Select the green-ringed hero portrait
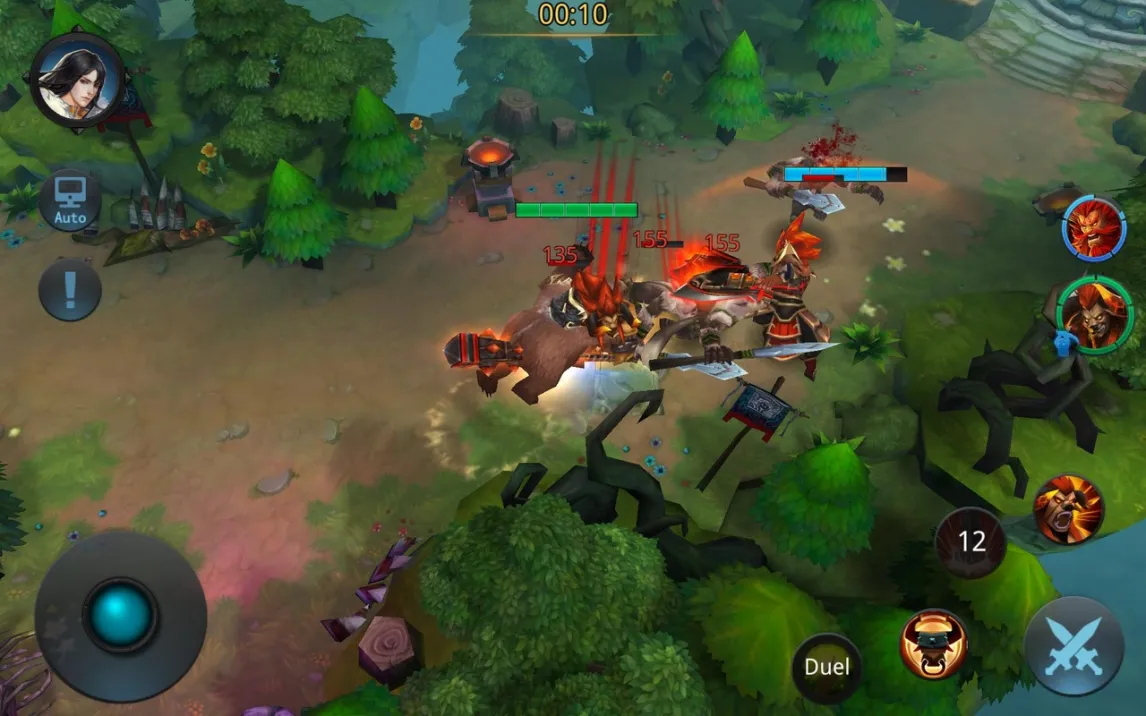The width and height of the screenshot is (1146, 716). 1094,315
